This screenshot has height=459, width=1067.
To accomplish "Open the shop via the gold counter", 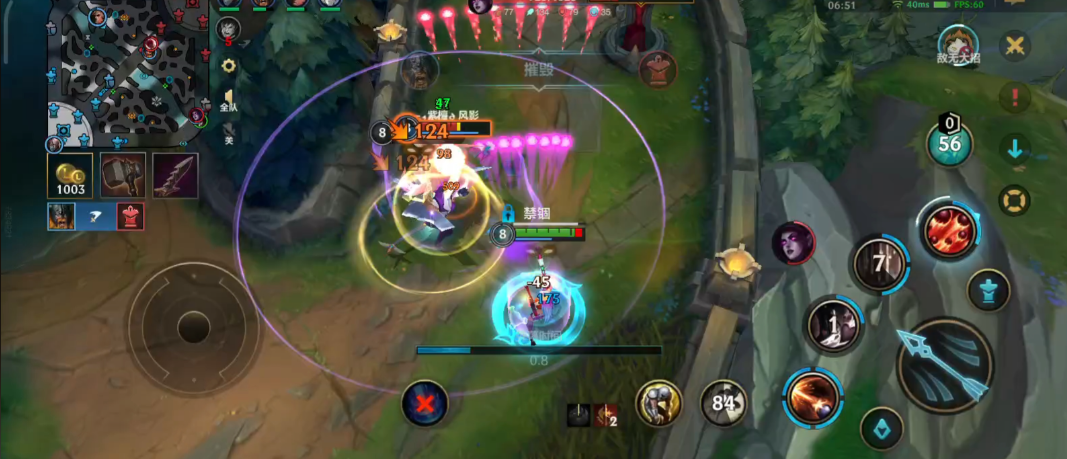I will [70, 176].
